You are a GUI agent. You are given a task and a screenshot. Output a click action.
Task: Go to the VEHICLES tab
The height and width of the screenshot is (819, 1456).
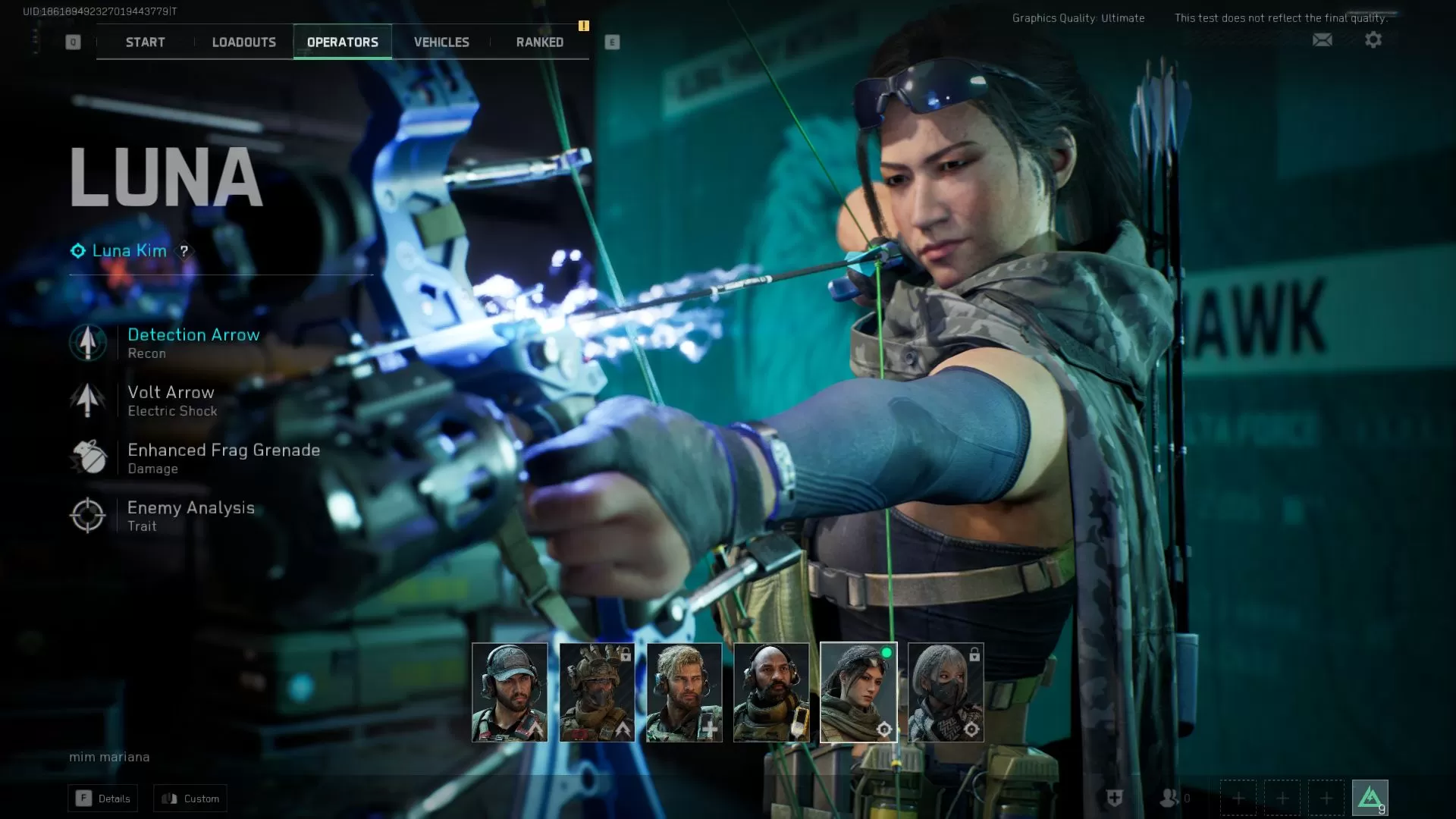click(441, 42)
